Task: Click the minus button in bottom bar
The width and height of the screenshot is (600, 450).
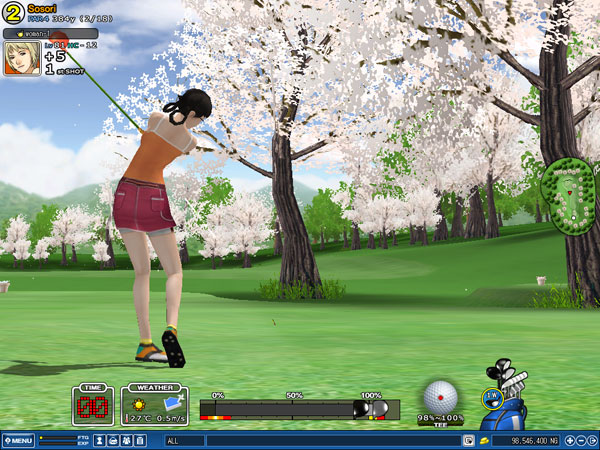Action: pyautogui.click(x=581, y=440)
